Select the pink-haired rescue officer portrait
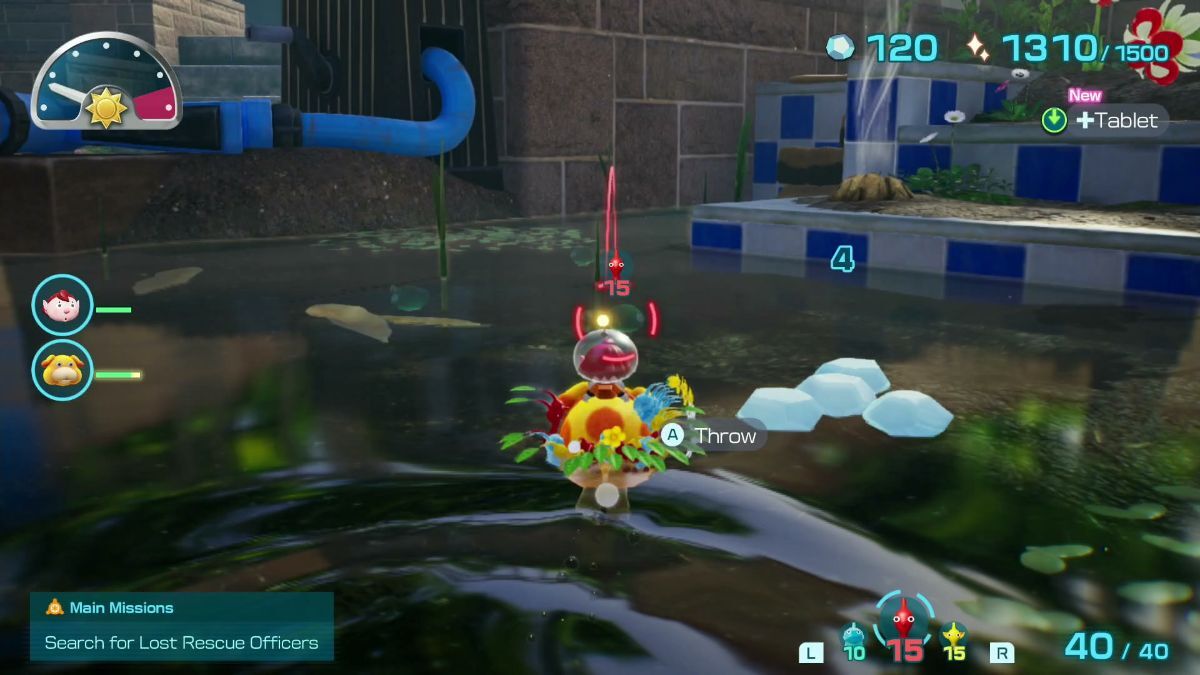This screenshot has width=1200, height=675. pyautogui.click(x=62, y=305)
